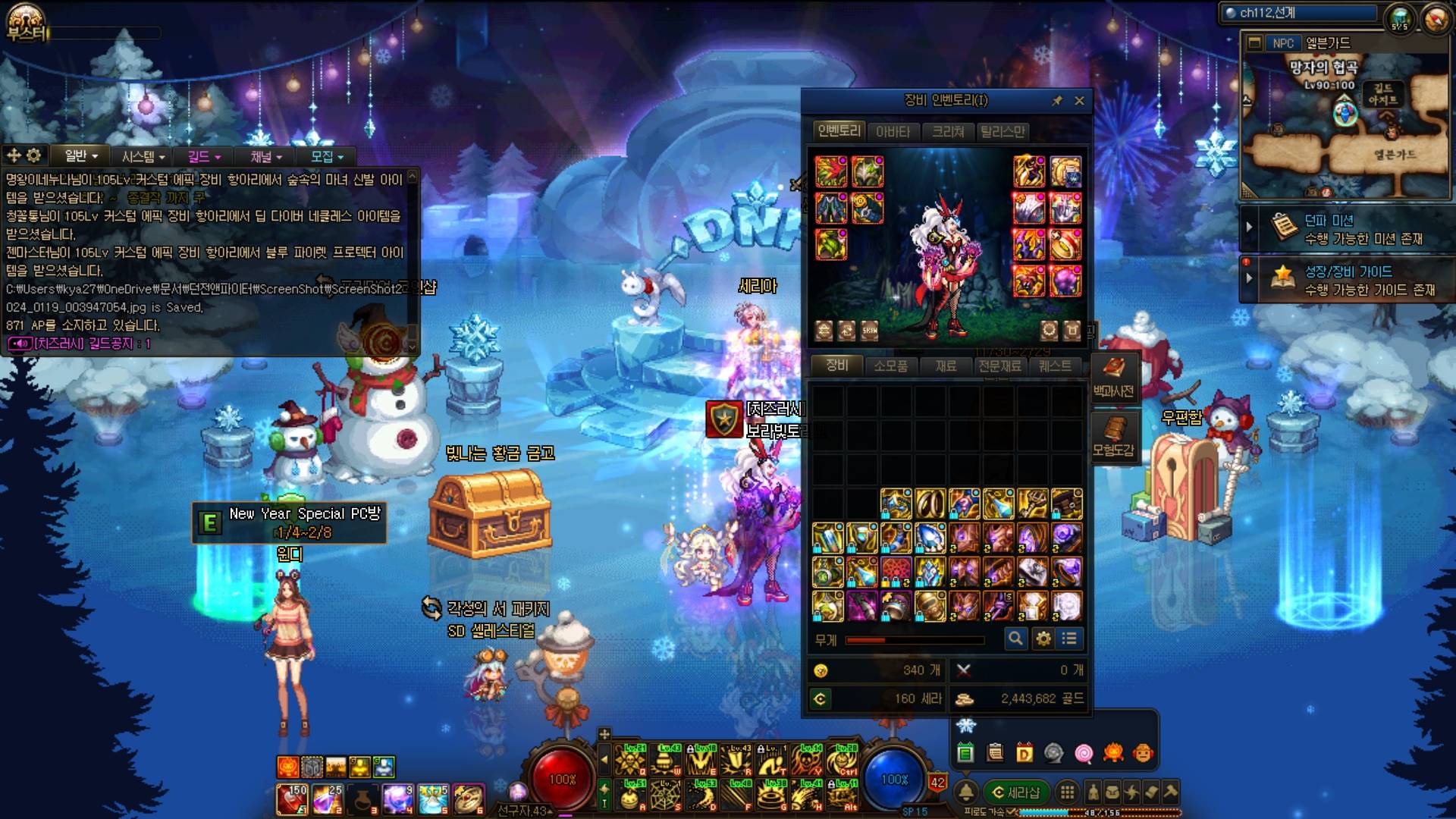Screen dimensions: 1456x819
Task: Expand the 던파 미션 tracker
Action: [1249, 227]
